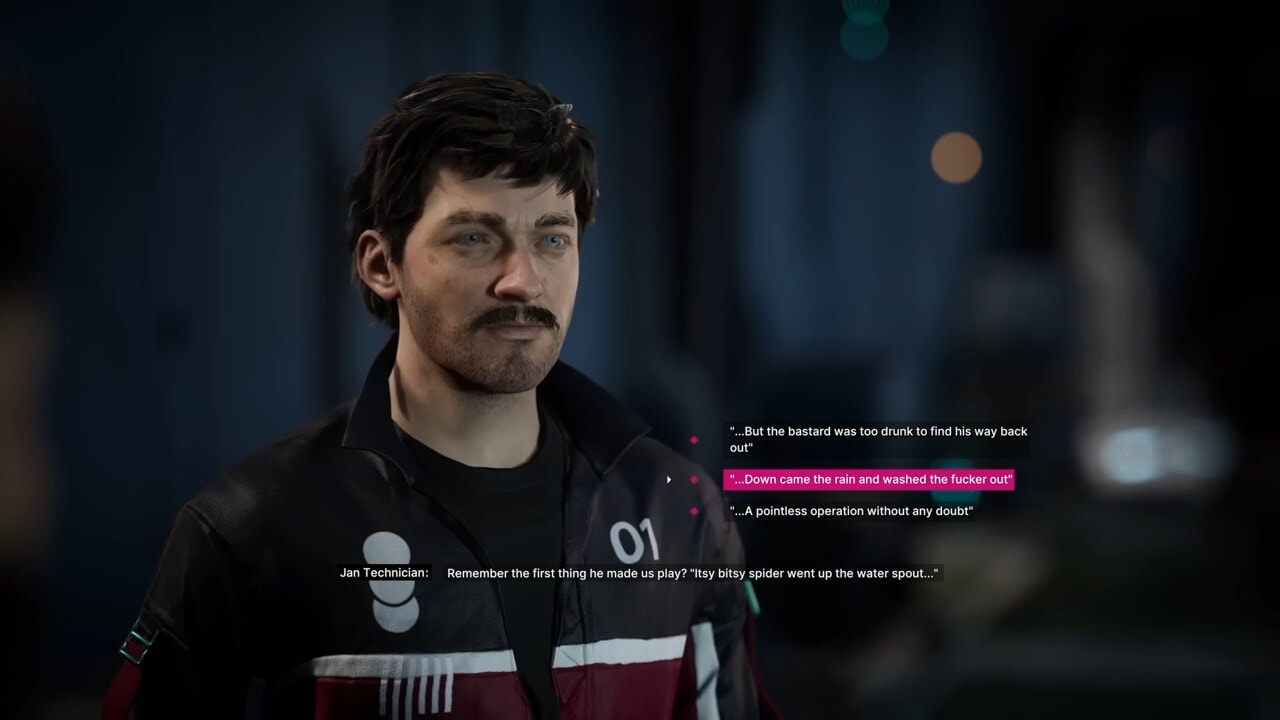Pick the "A pointless operation" response

[x=851, y=511]
